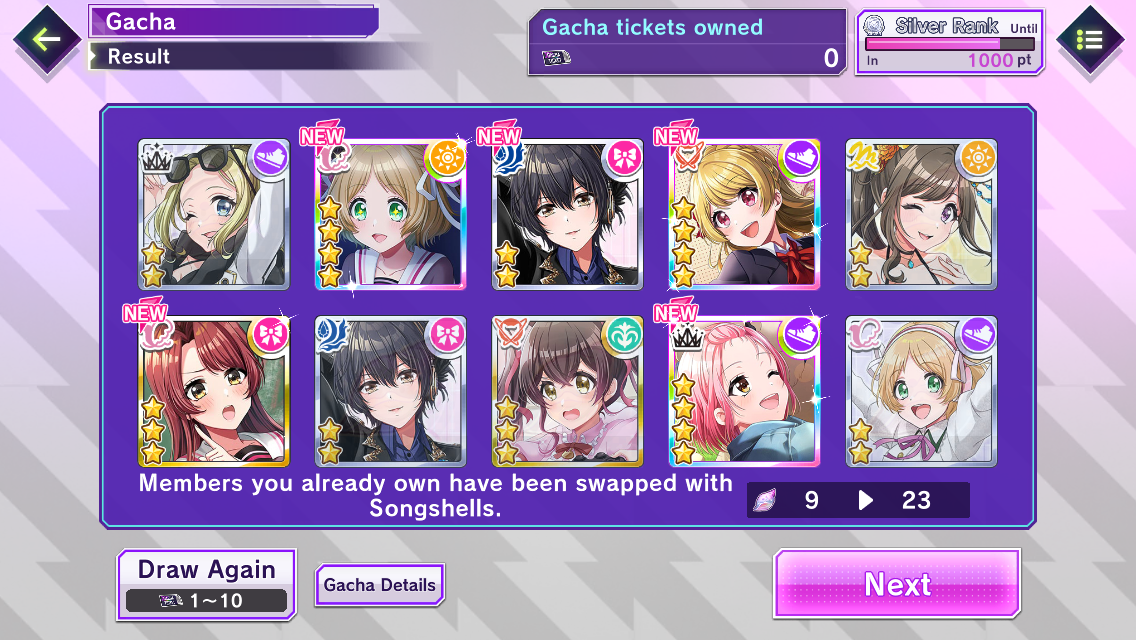Screen dimensions: 1136x640
Task: Open the winking brunette cat-ear girl card
Action: pyautogui.click(x=921, y=215)
